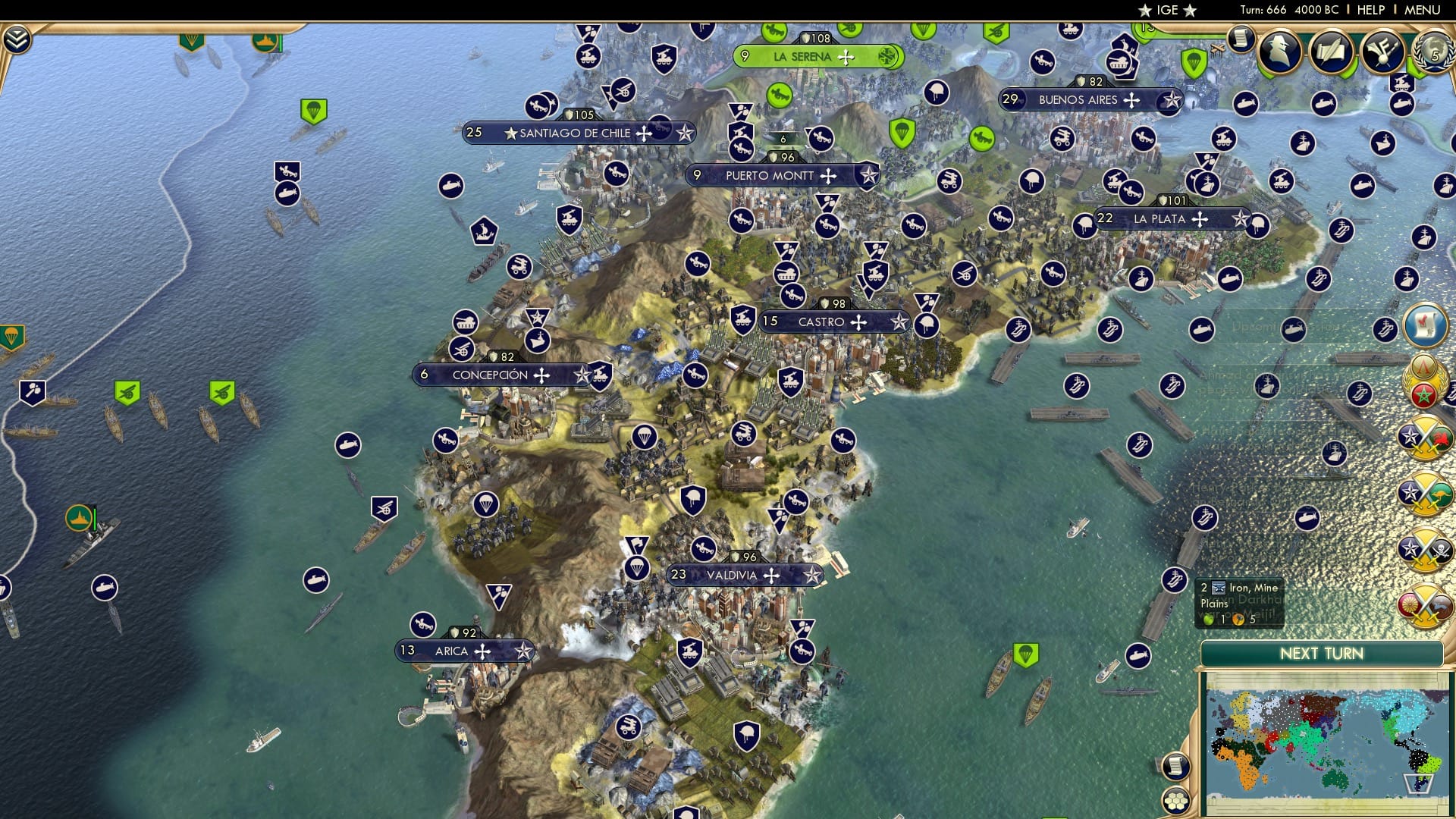Open the Notification Log scroll icon near the top
The height and width of the screenshot is (819, 1456).
tap(1241, 38)
